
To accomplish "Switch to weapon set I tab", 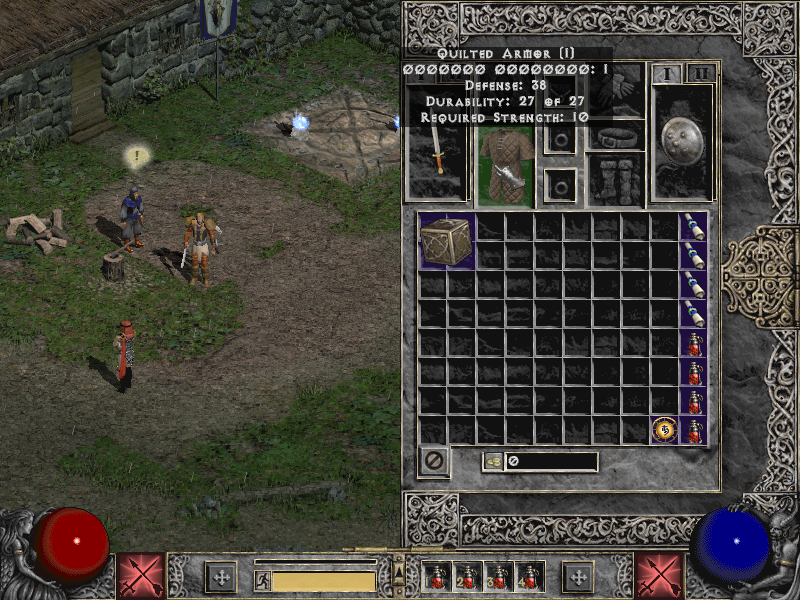I will coord(666,73).
